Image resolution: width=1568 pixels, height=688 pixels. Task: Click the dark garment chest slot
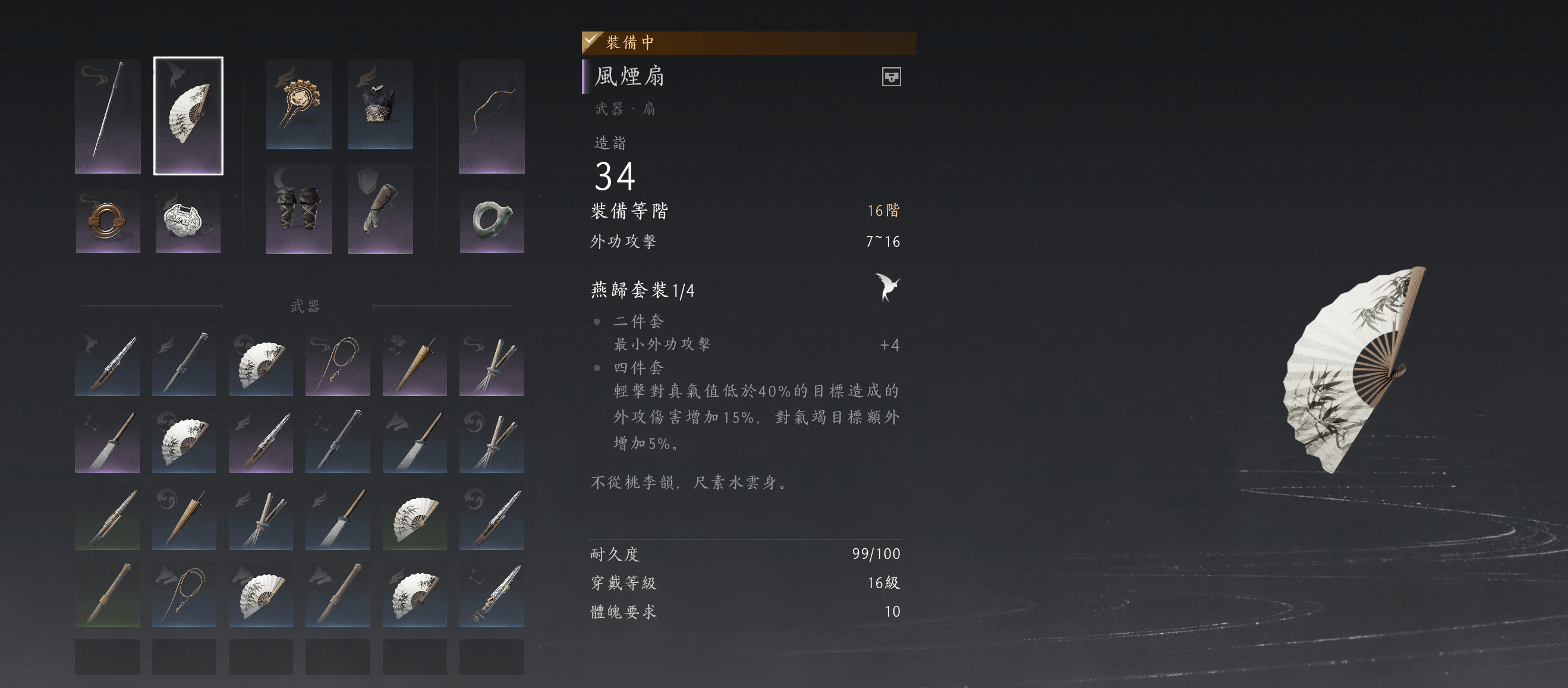pyautogui.click(x=380, y=105)
